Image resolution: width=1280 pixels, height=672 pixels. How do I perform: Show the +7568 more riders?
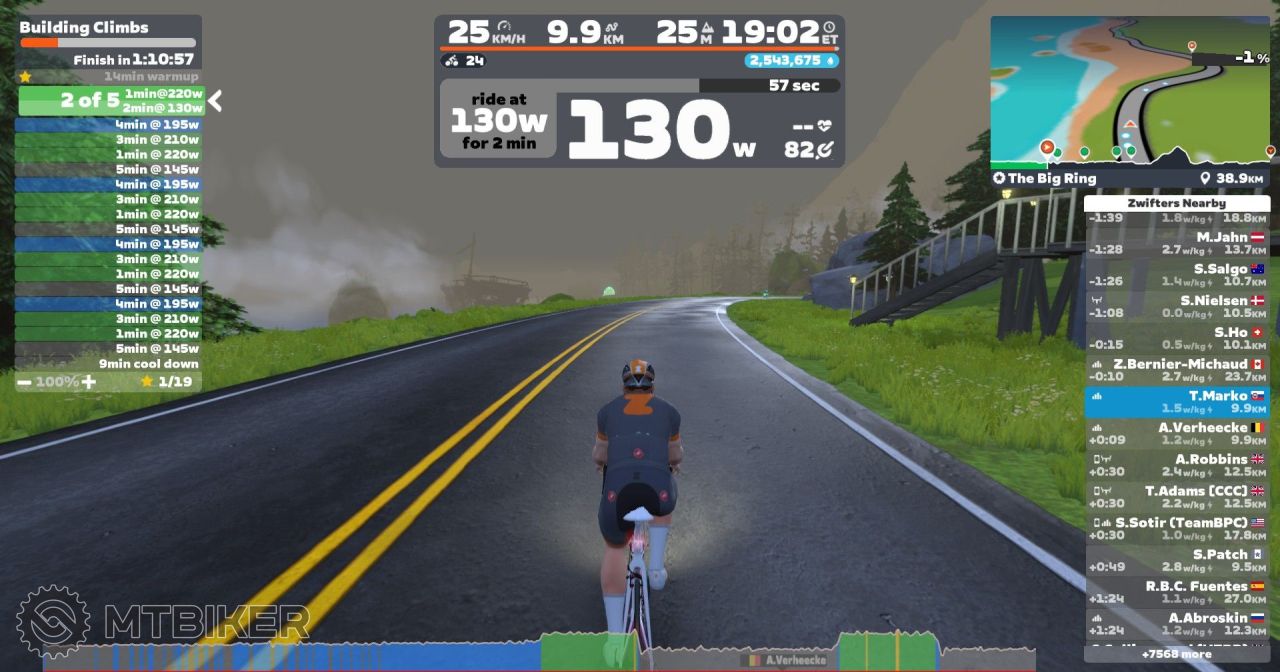[x=1177, y=654]
